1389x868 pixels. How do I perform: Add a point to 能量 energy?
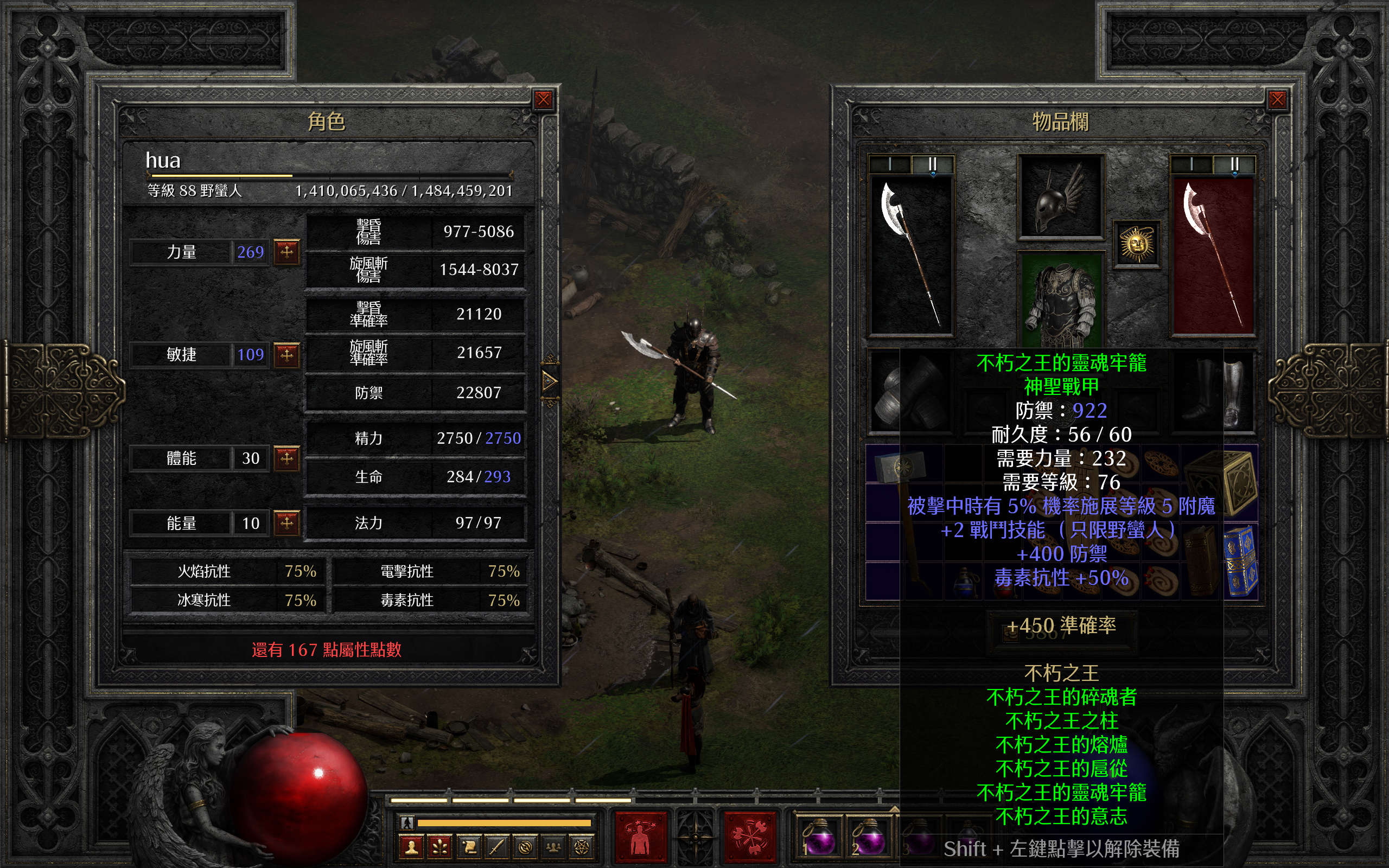click(x=287, y=523)
